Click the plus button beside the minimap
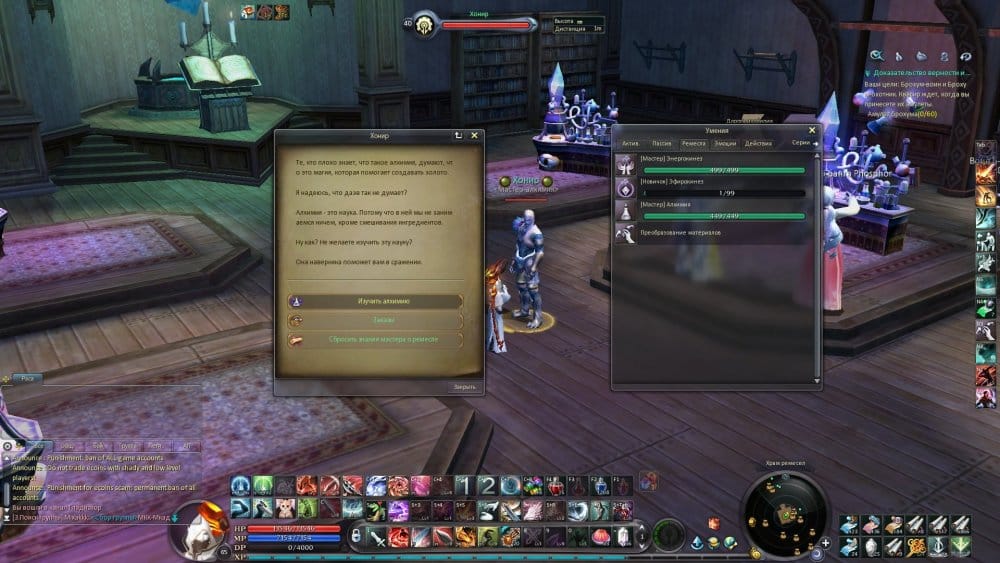The height and width of the screenshot is (563, 1000). click(826, 543)
